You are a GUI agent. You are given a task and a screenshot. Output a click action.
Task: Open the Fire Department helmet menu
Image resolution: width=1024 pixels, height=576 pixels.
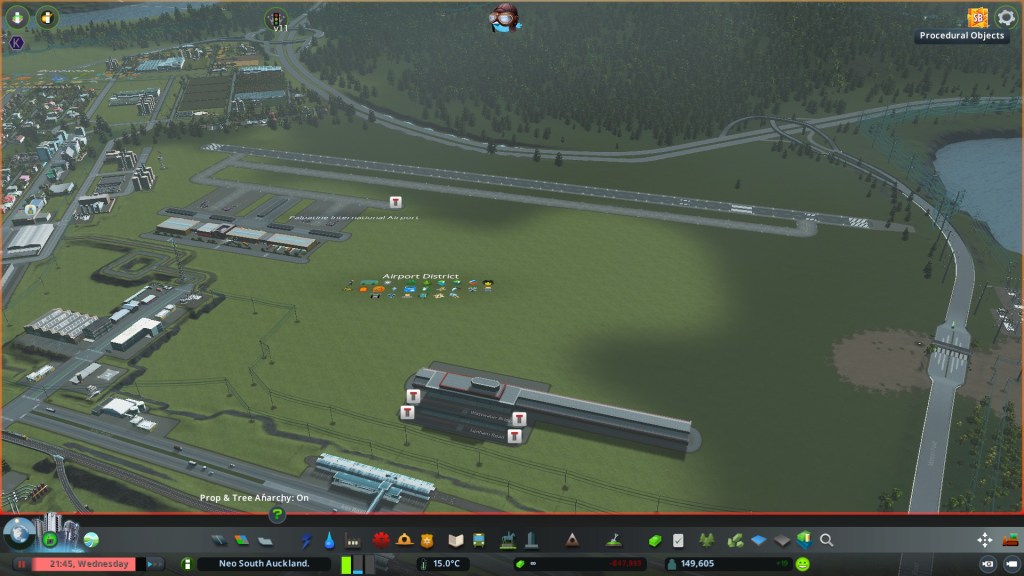pos(404,540)
